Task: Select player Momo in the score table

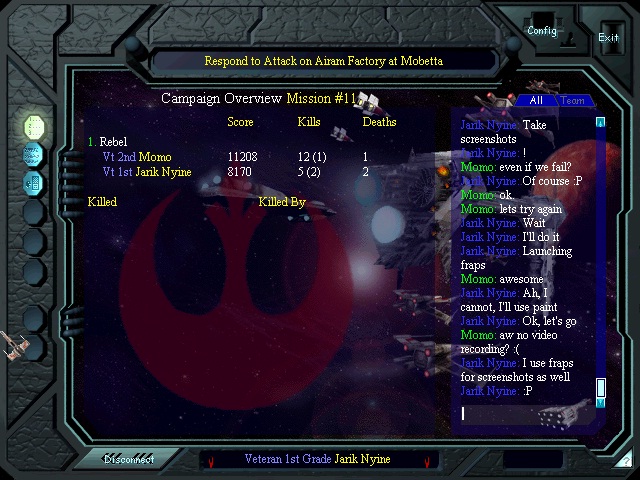Action: [x=155, y=157]
